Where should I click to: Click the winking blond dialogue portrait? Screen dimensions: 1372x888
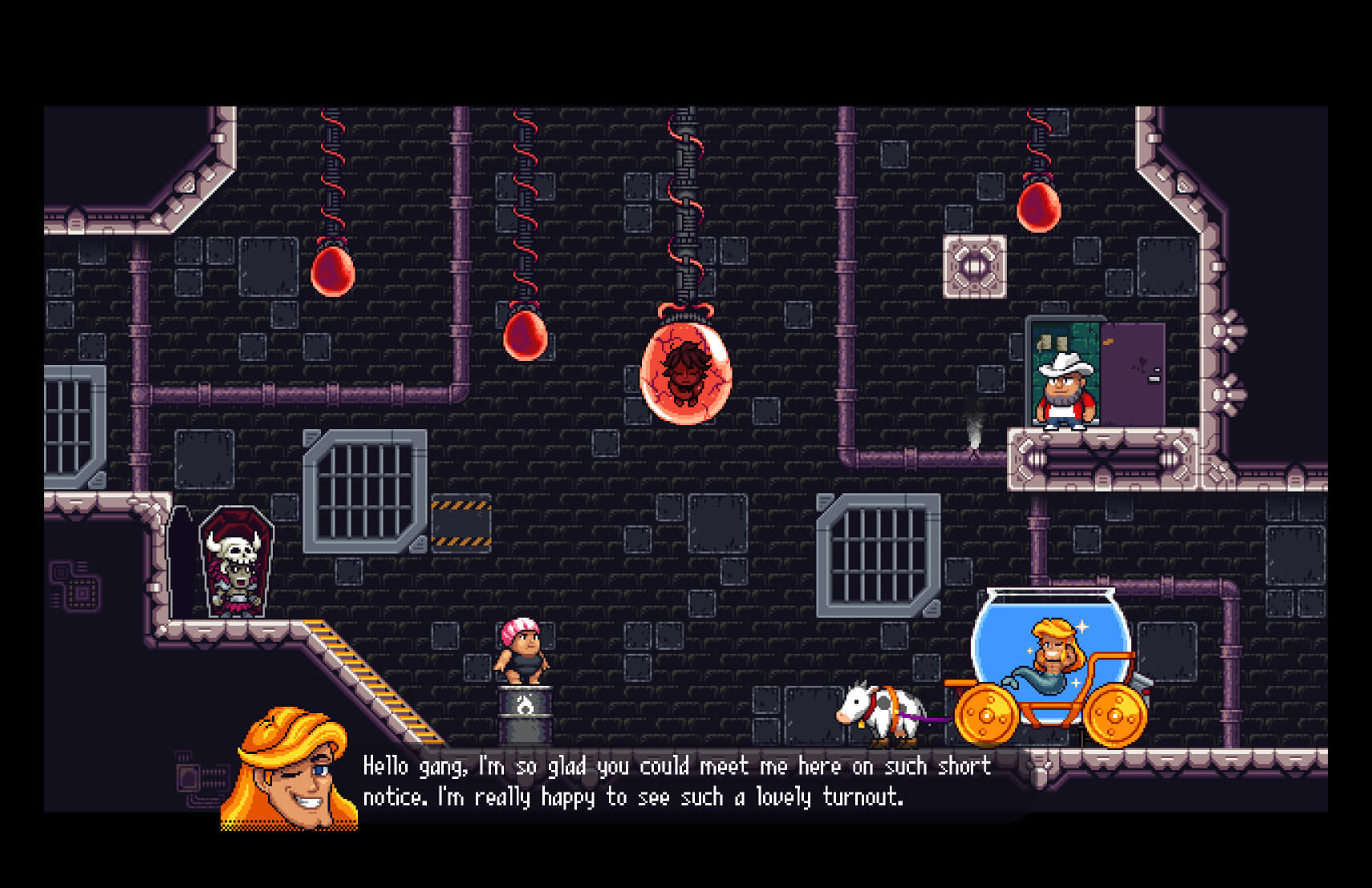pyautogui.click(x=289, y=770)
